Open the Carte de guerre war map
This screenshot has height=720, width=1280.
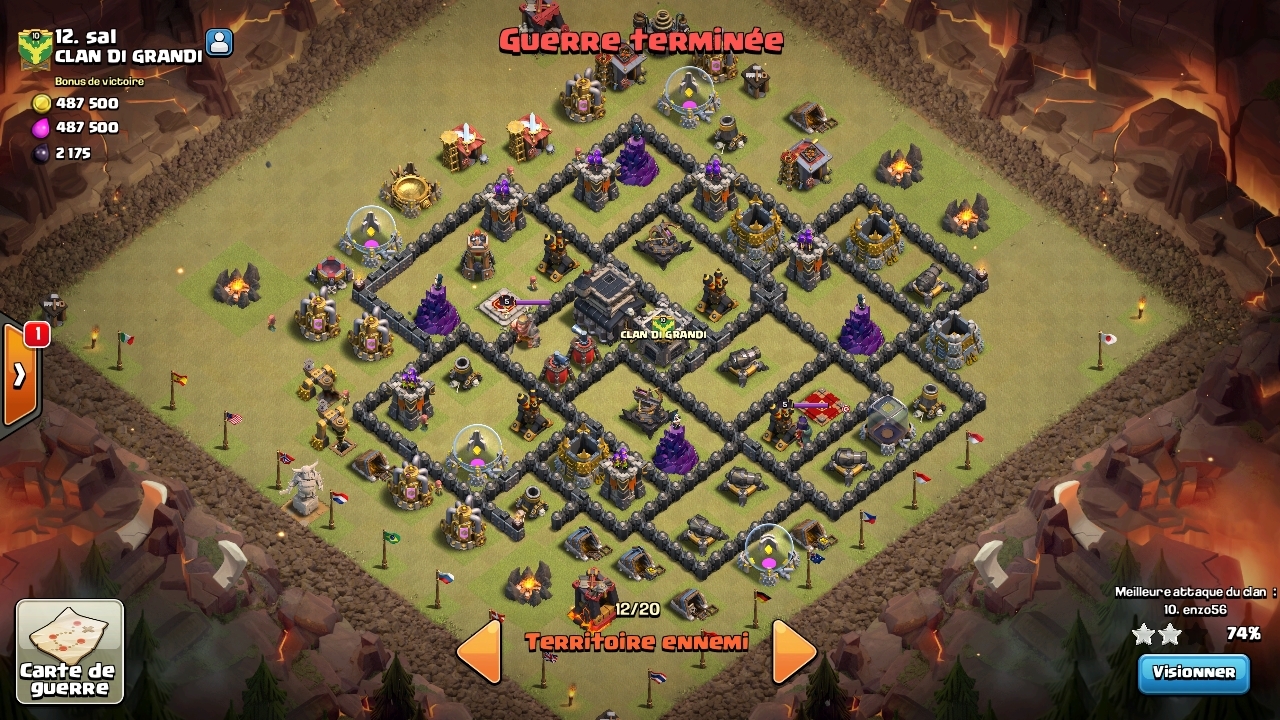coord(70,651)
